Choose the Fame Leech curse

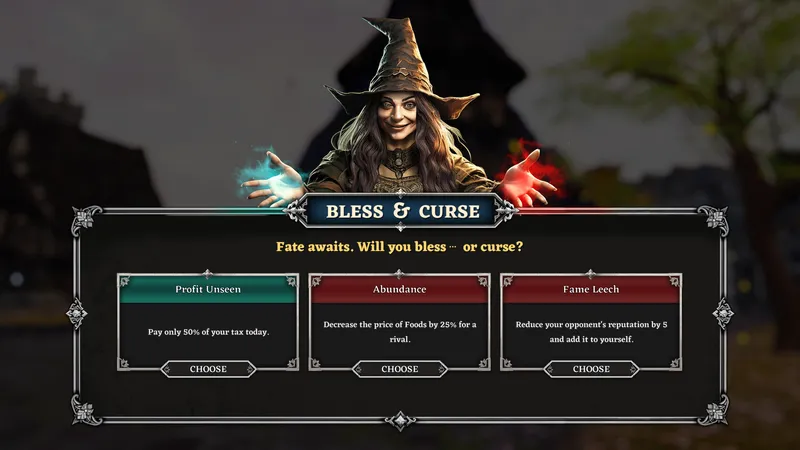click(591, 369)
